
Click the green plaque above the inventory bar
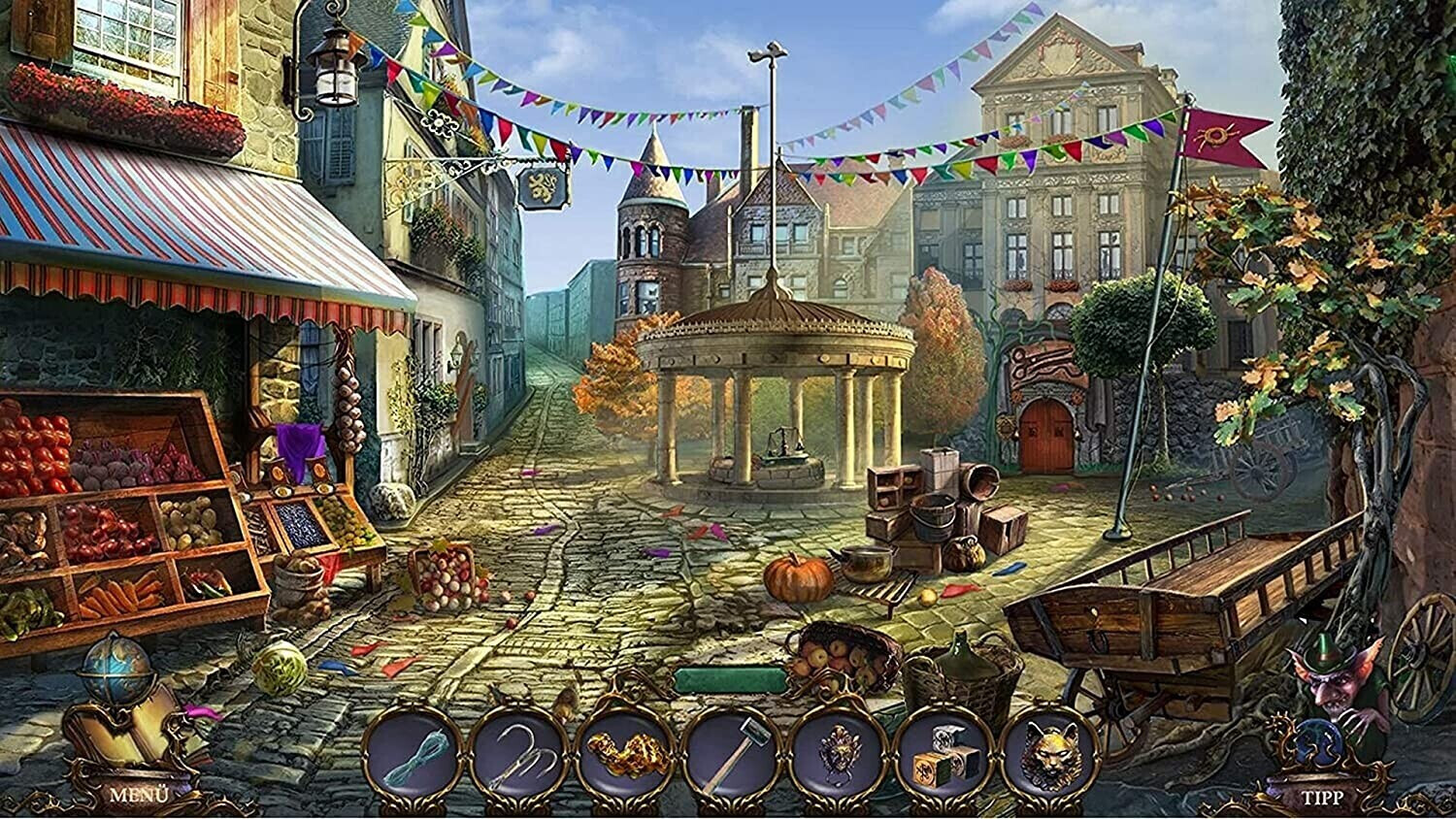pos(730,680)
